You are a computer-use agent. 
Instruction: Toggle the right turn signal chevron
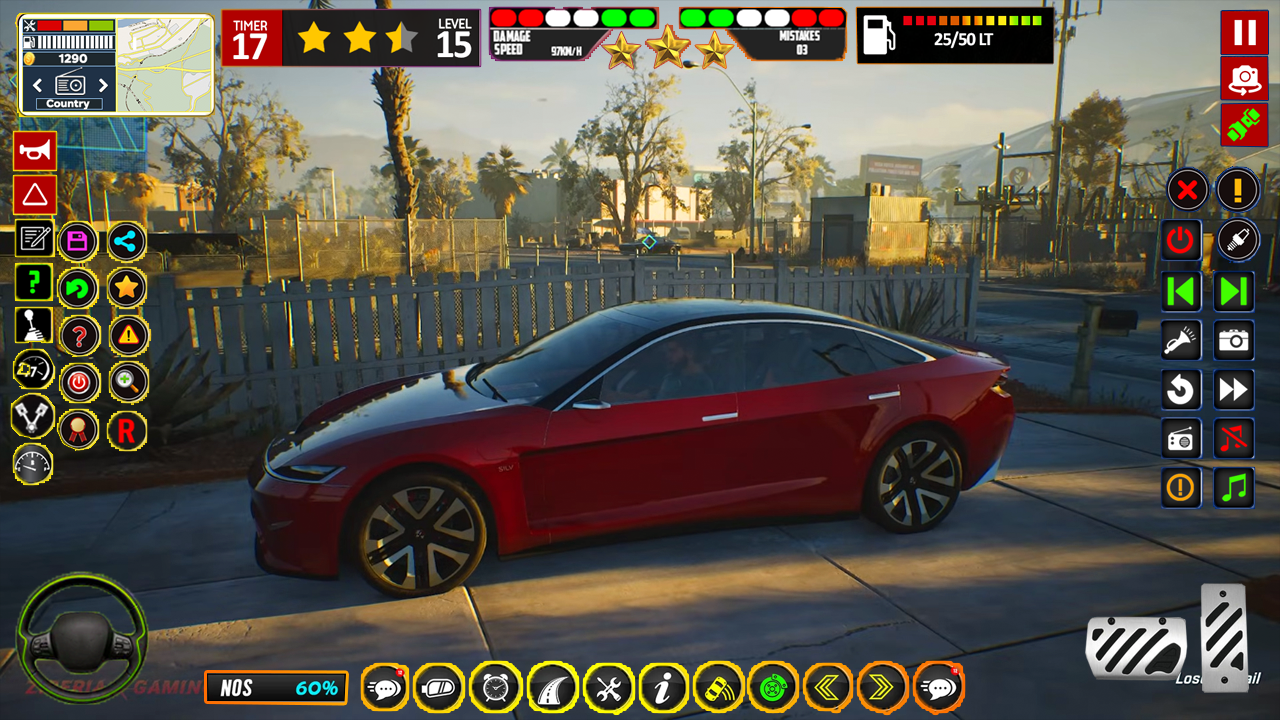point(882,688)
